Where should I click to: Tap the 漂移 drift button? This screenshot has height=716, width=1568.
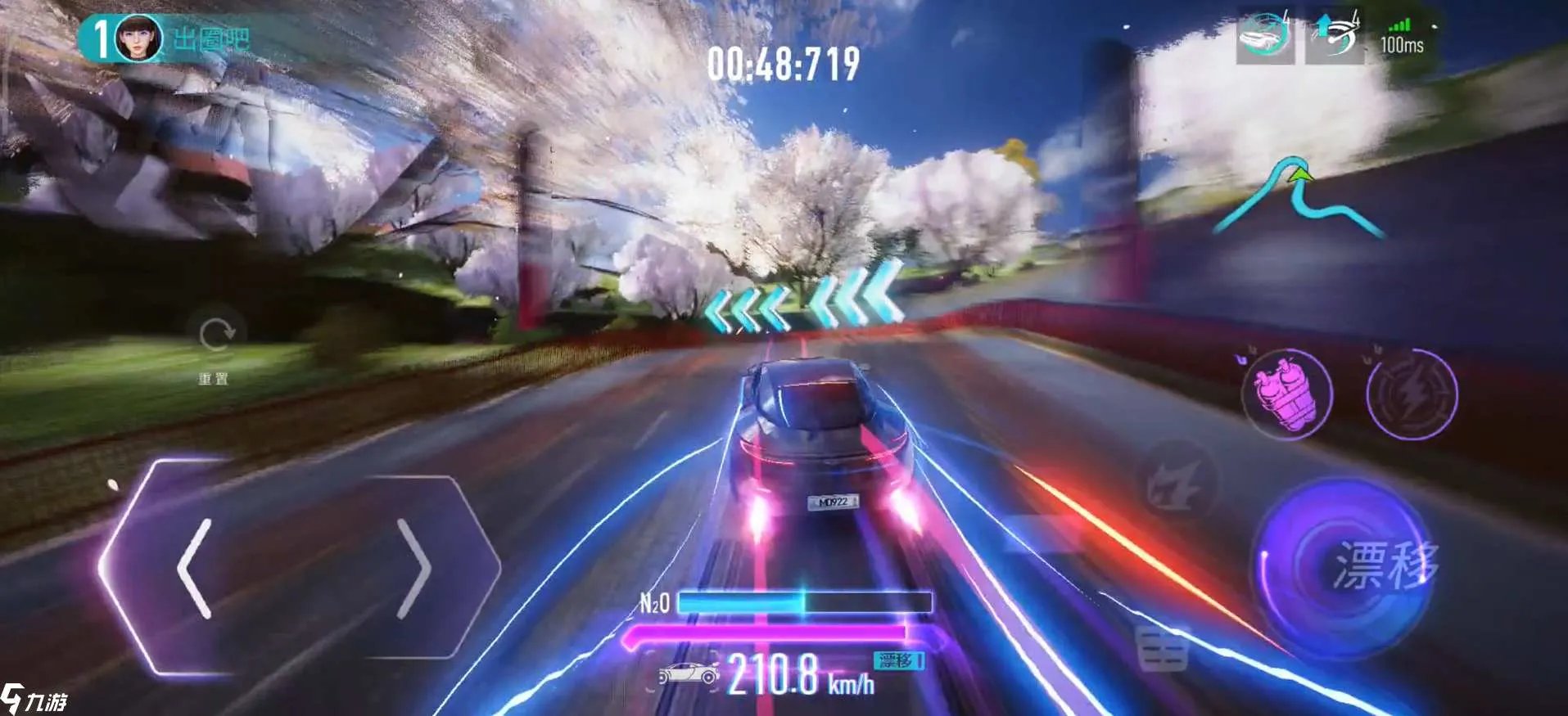1344,566
